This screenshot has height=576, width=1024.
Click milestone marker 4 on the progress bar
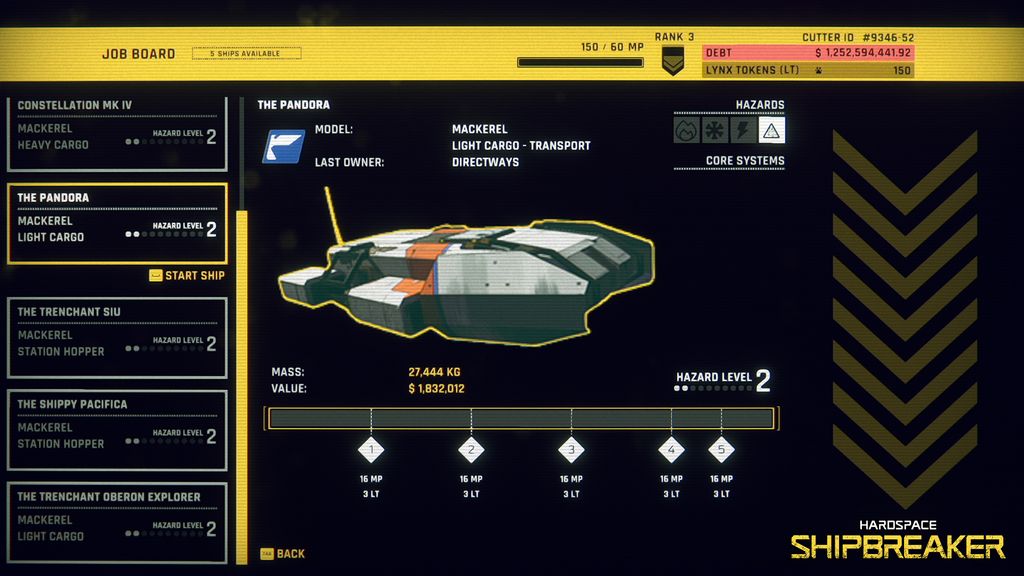click(671, 450)
